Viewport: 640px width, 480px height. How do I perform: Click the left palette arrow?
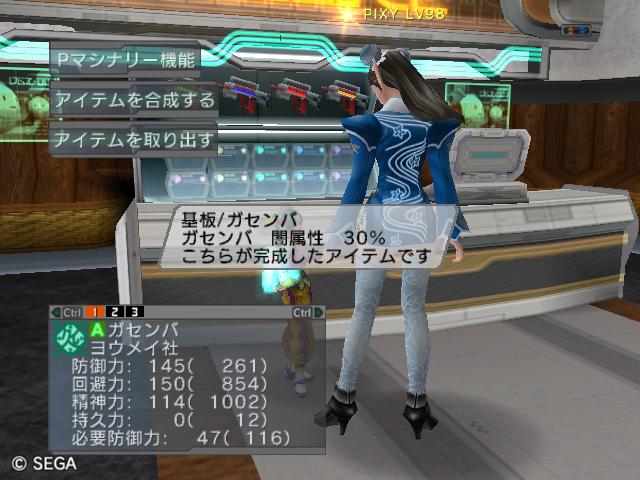pyautogui.click(x=56, y=312)
